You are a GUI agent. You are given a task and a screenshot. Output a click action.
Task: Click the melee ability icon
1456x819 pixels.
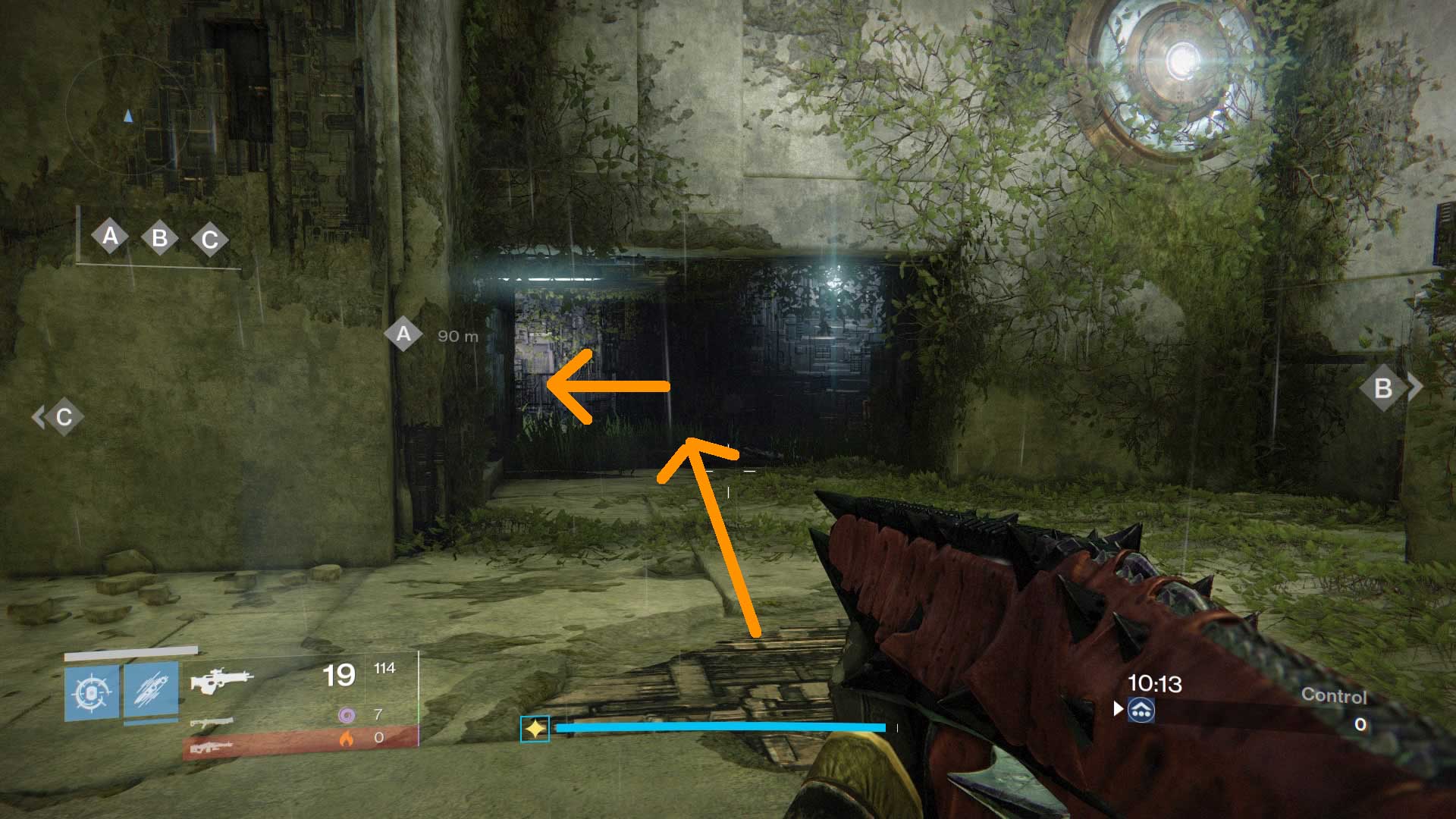tap(151, 692)
